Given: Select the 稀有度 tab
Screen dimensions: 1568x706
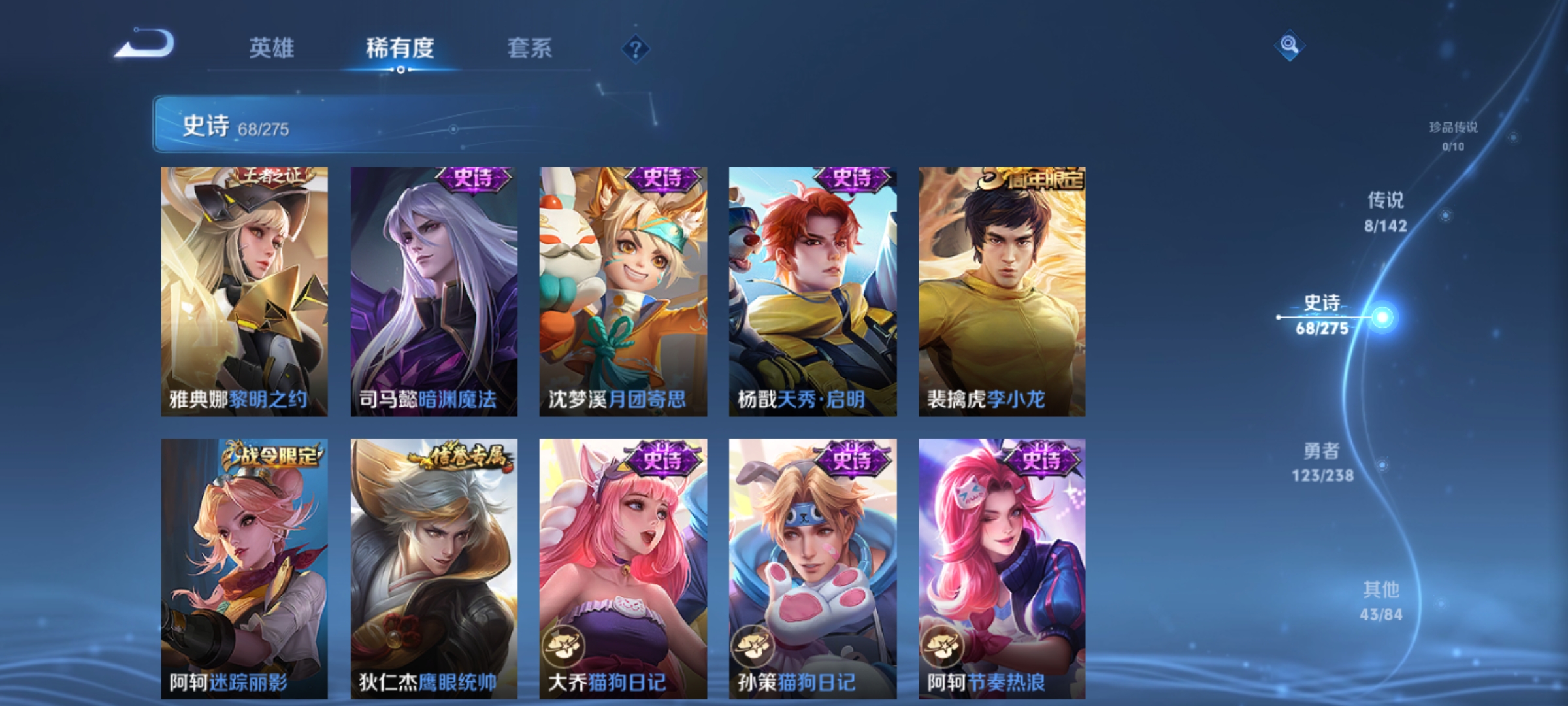Looking at the screenshot, I should pos(400,48).
